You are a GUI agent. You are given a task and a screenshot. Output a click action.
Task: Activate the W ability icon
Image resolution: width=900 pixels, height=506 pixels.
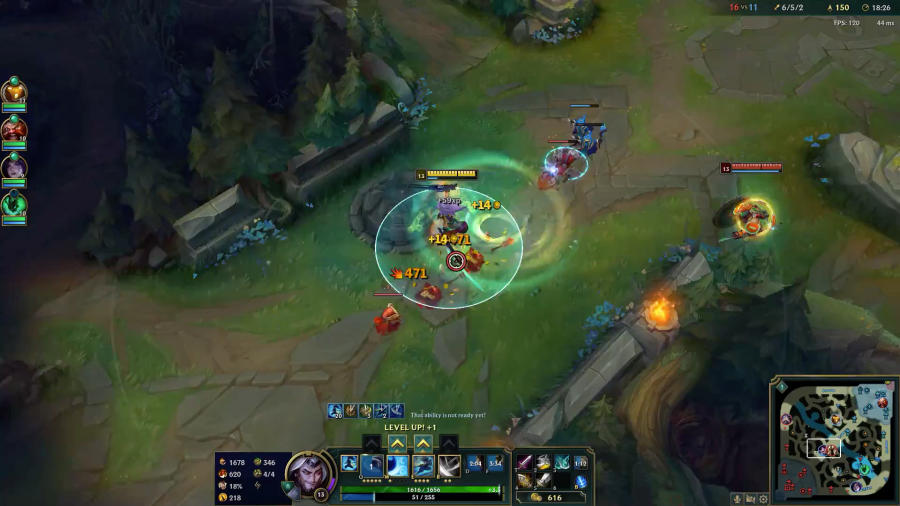[397, 465]
